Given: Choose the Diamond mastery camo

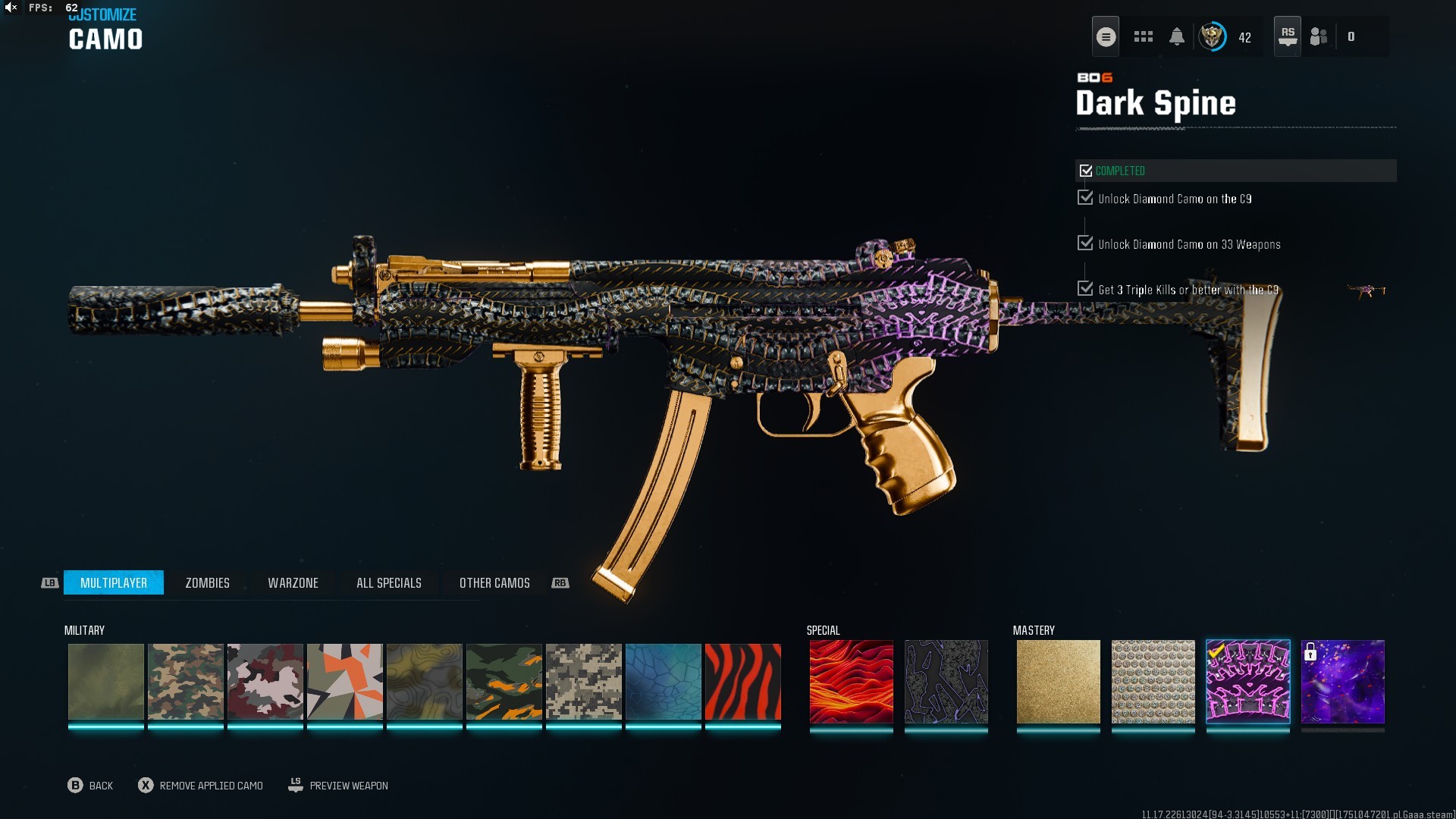Looking at the screenshot, I should coord(1153,681).
